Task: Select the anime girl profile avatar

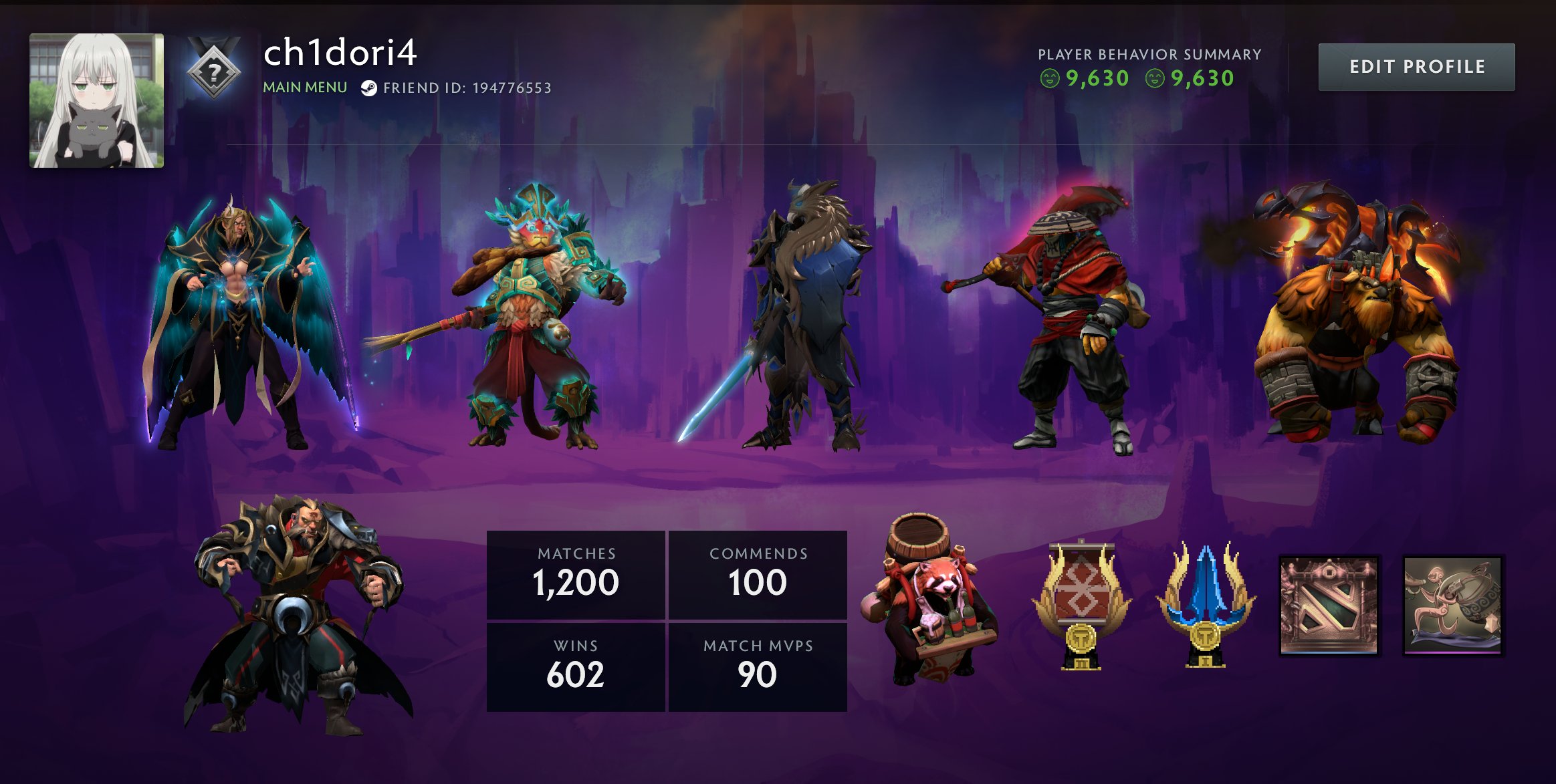Action: (x=96, y=100)
